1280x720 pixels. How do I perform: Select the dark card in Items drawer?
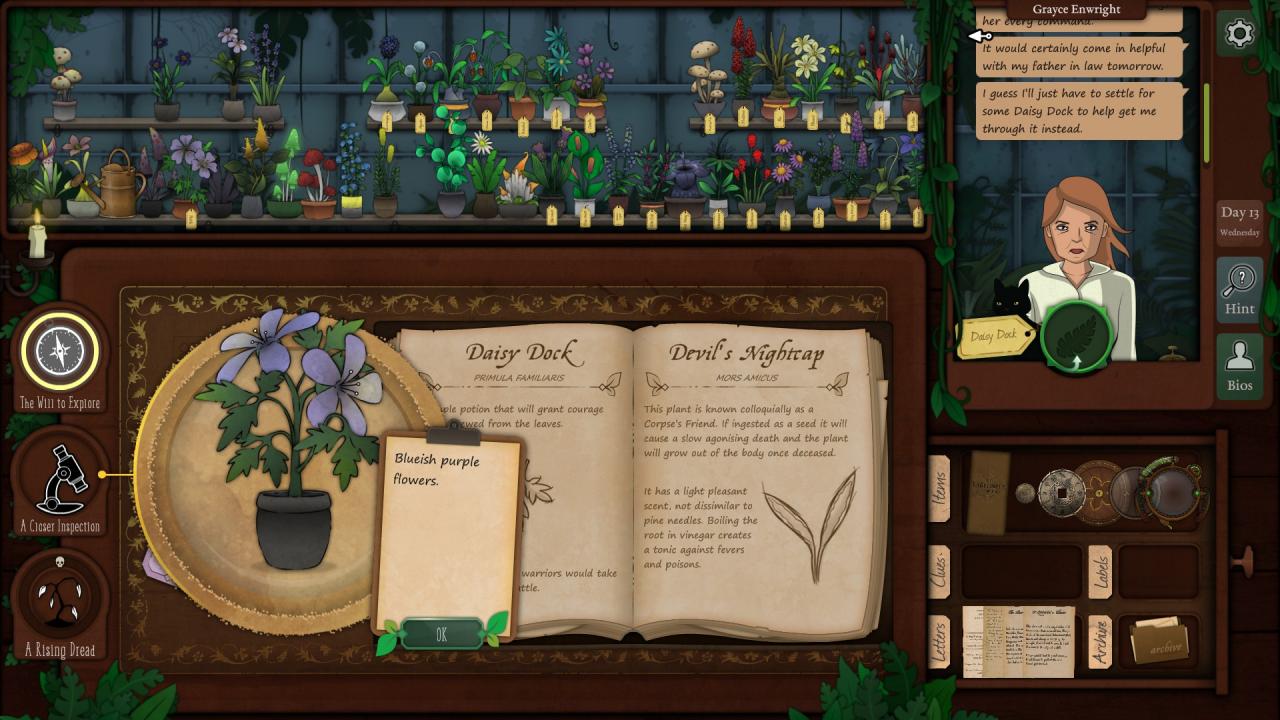[x=988, y=491]
